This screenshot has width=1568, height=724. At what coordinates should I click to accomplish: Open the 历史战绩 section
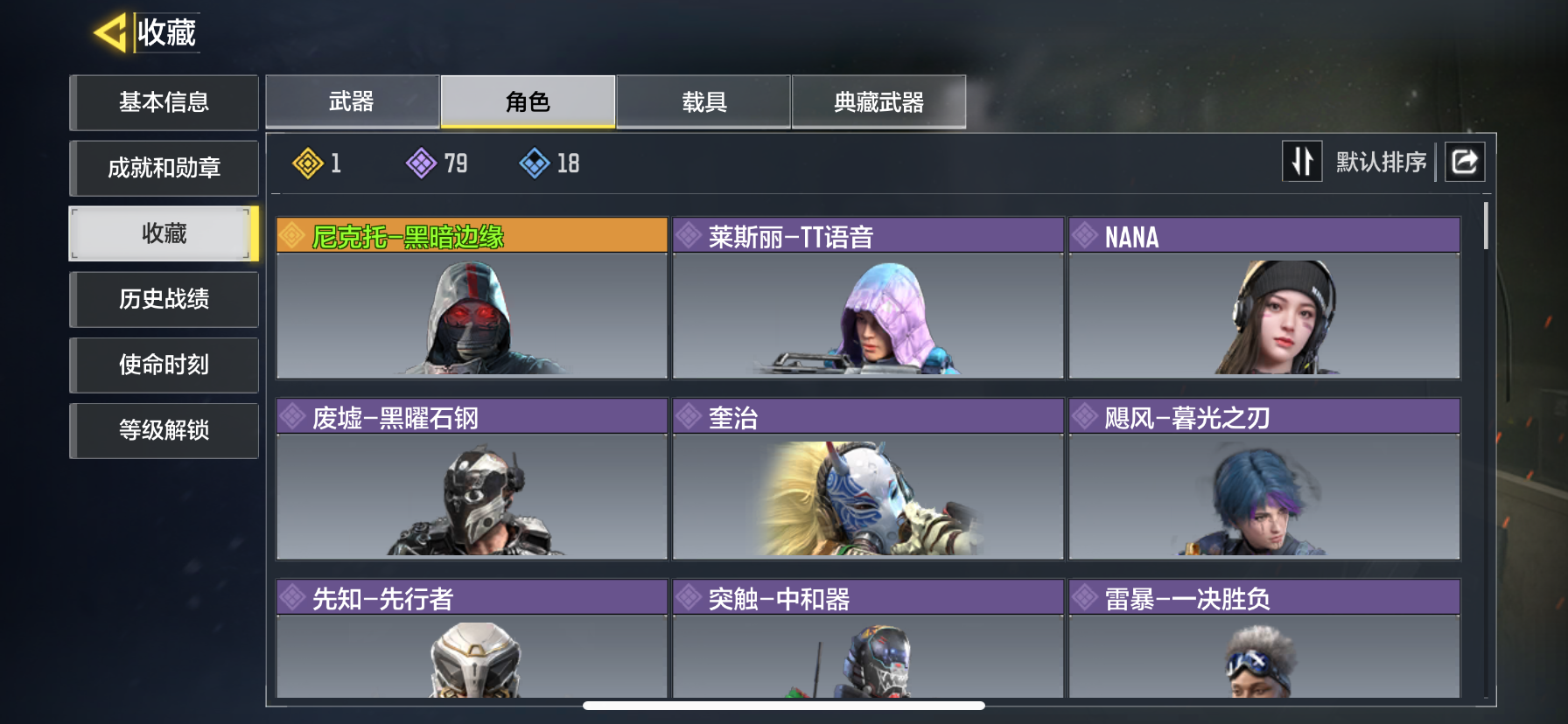point(164,299)
